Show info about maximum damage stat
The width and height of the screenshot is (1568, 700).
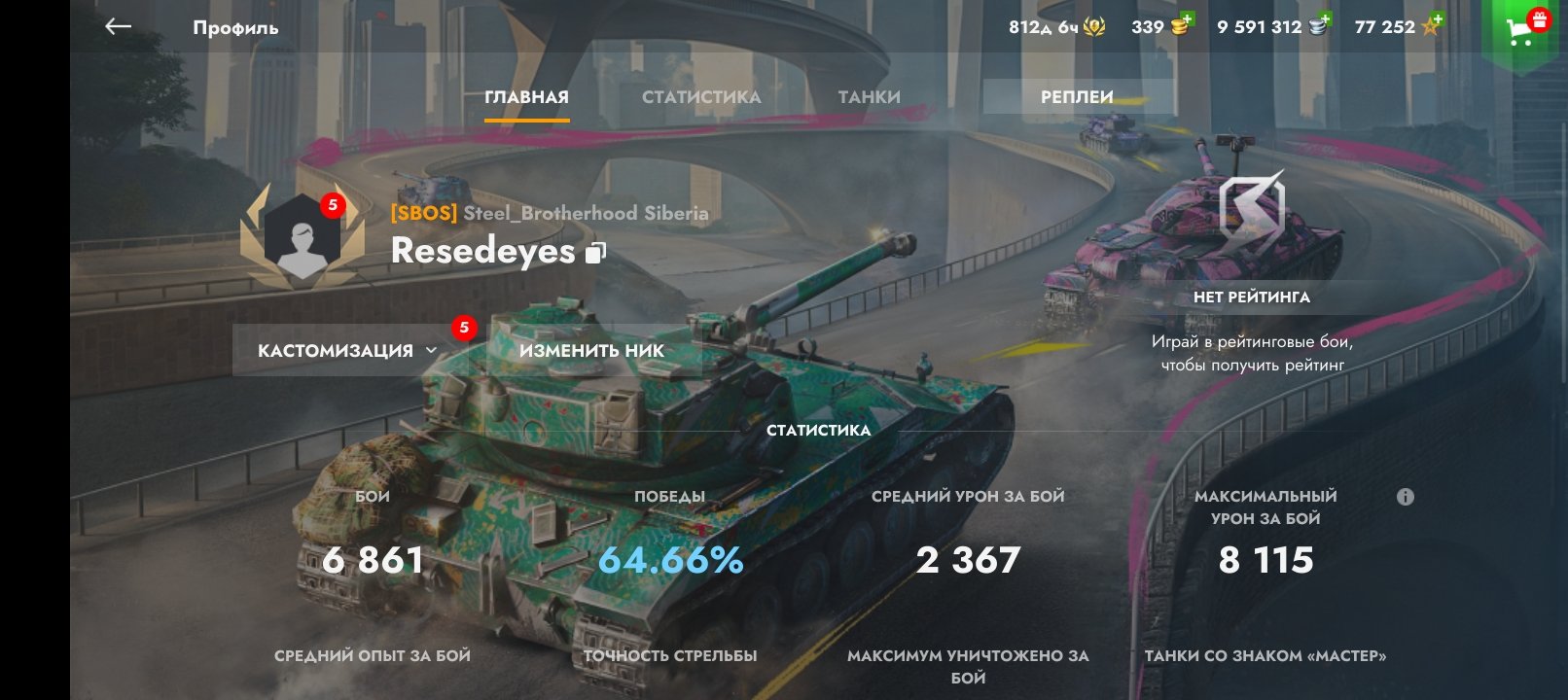pos(1406,497)
